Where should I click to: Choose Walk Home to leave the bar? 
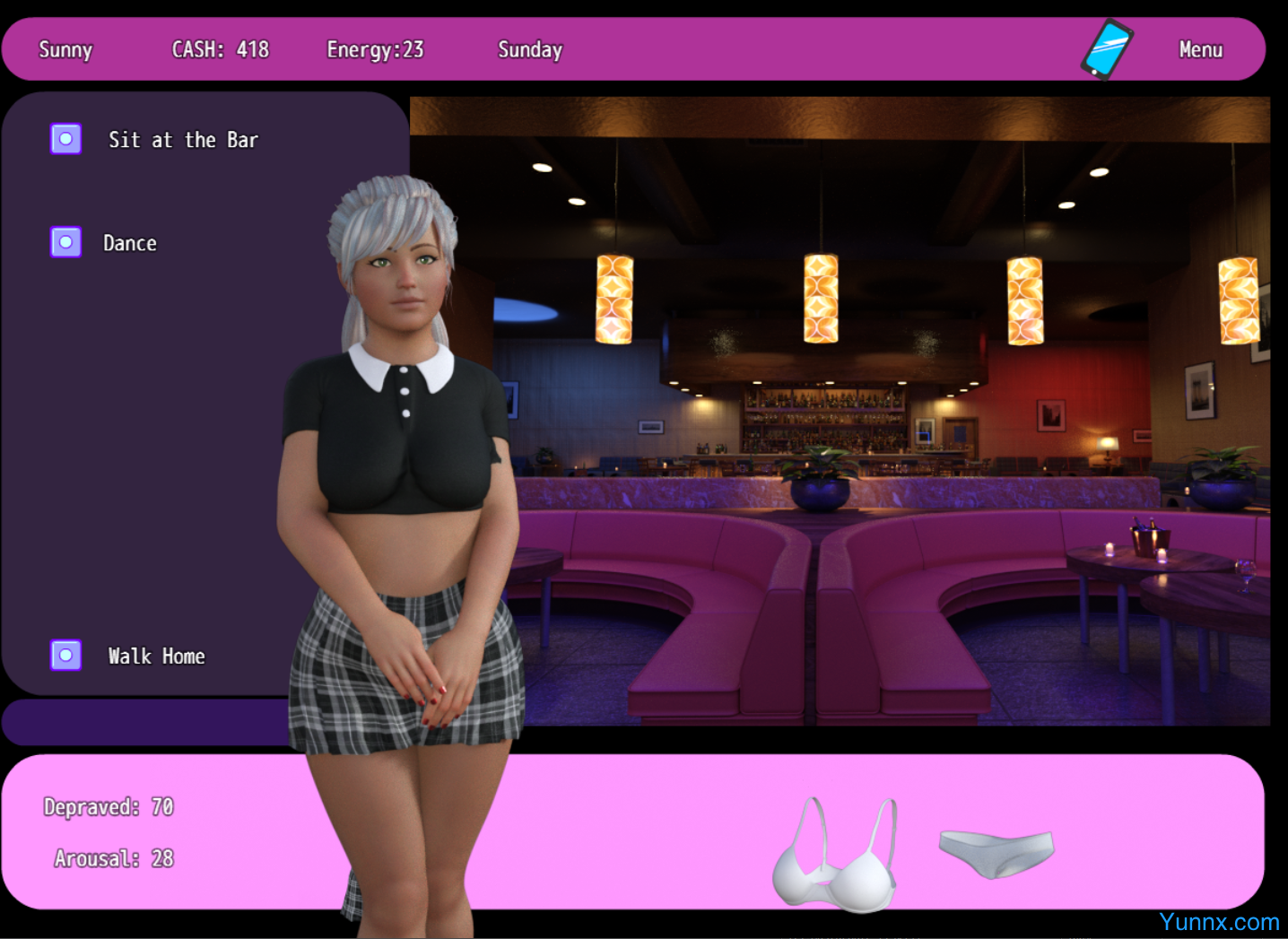(x=66, y=656)
